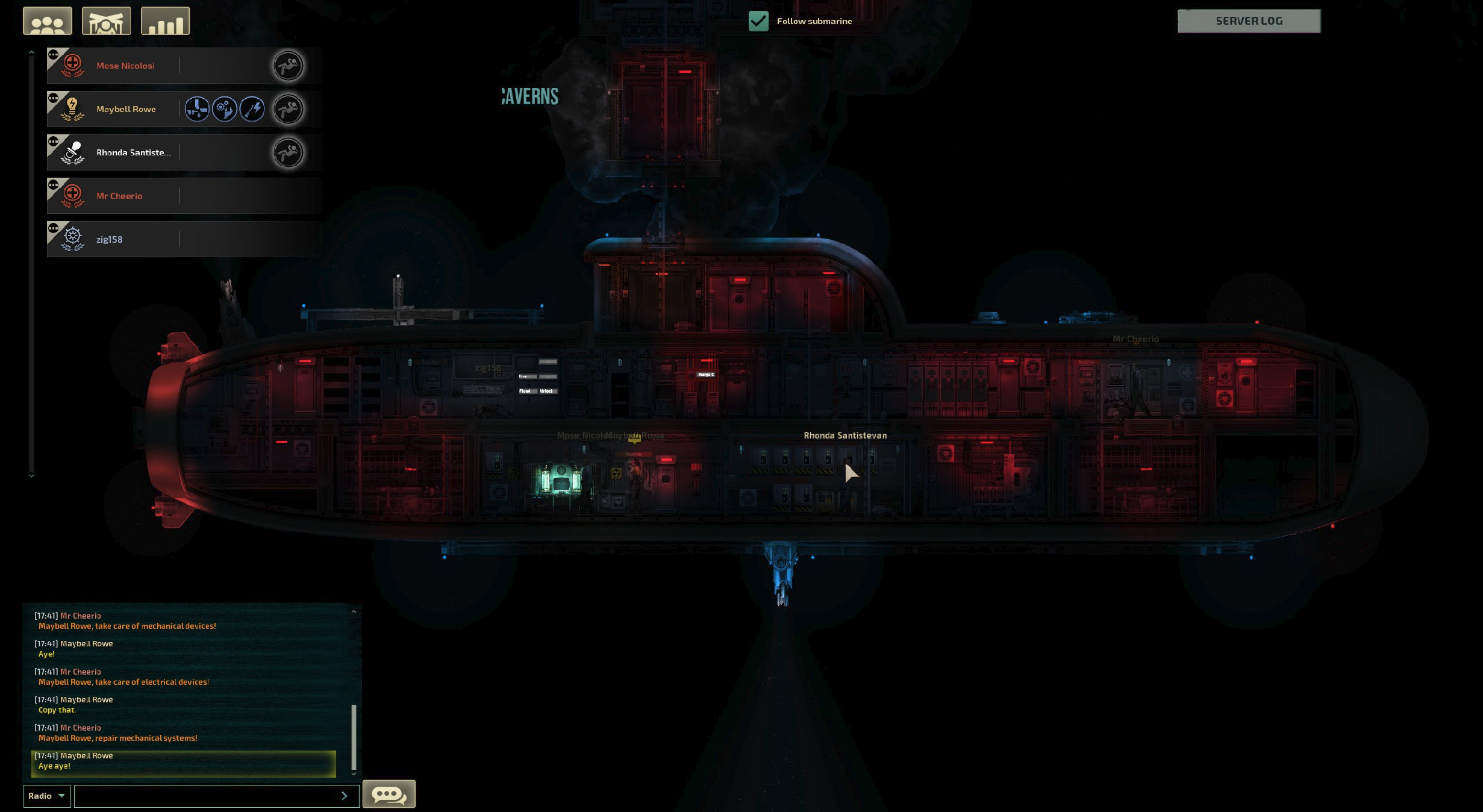Open the crew list tab

point(48,22)
